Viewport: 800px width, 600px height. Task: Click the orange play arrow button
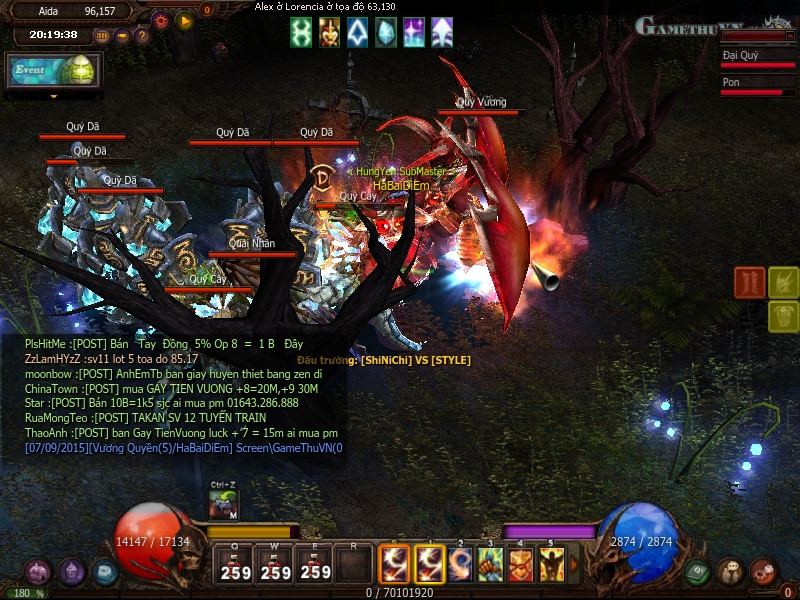(x=184, y=19)
